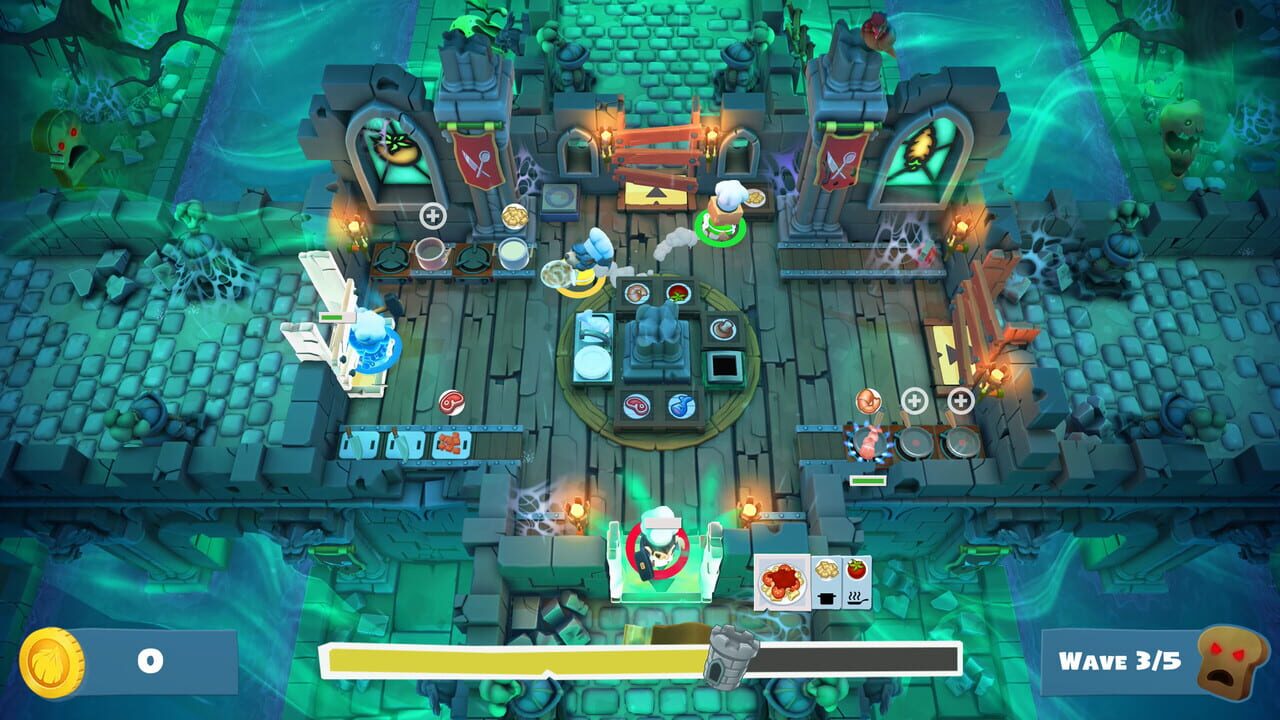Click the sizzling pan icon on the order ticket
The height and width of the screenshot is (720, 1280).
tap(857, 598)
